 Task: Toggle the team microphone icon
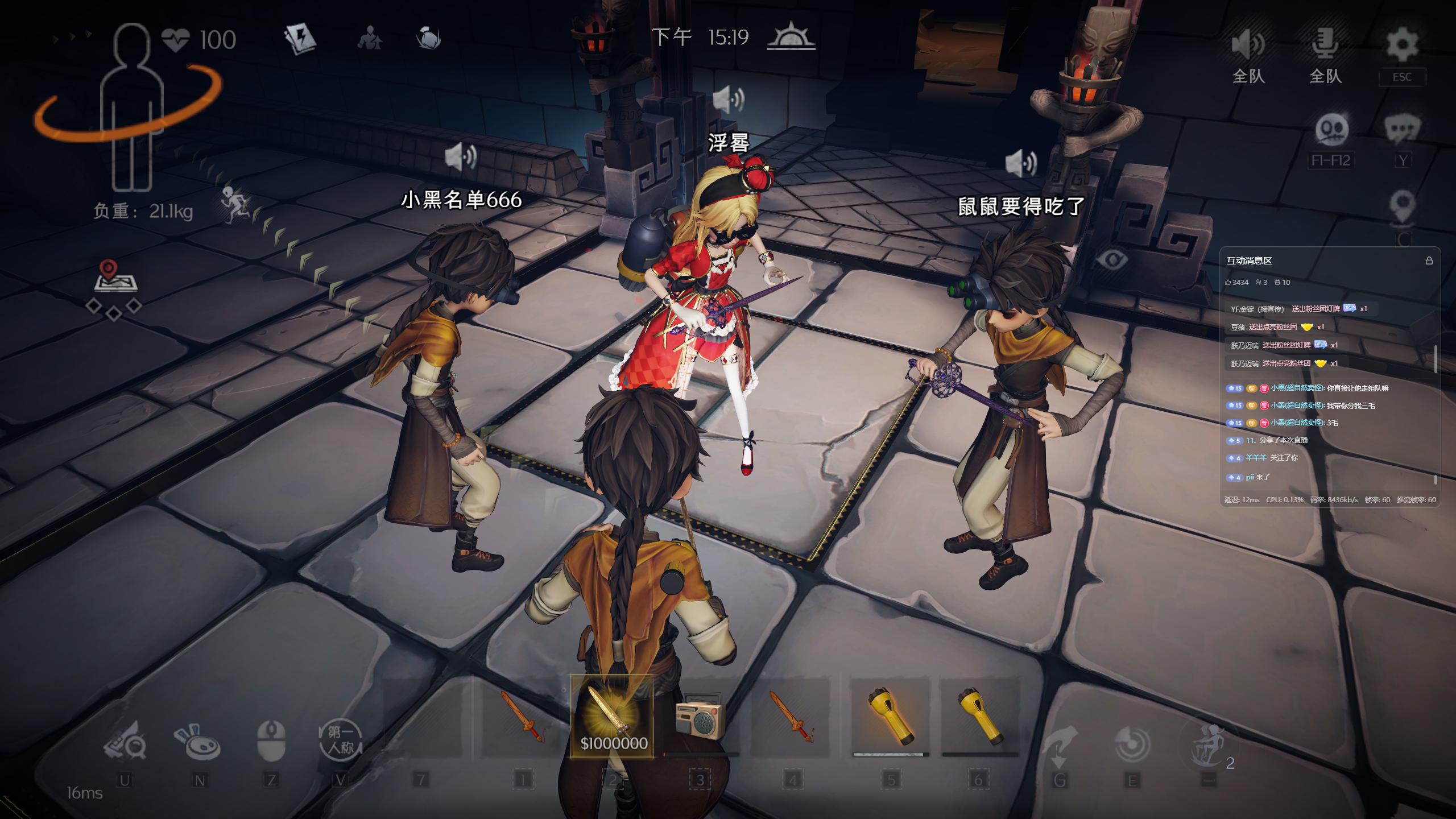click(1325, 44)
